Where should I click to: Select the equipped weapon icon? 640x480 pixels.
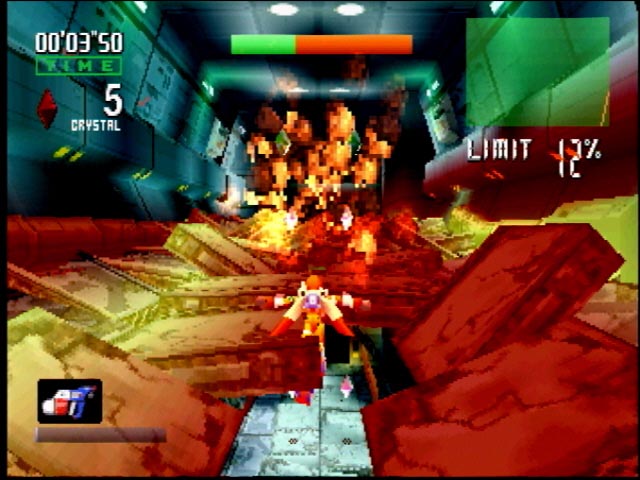point(70,401)
